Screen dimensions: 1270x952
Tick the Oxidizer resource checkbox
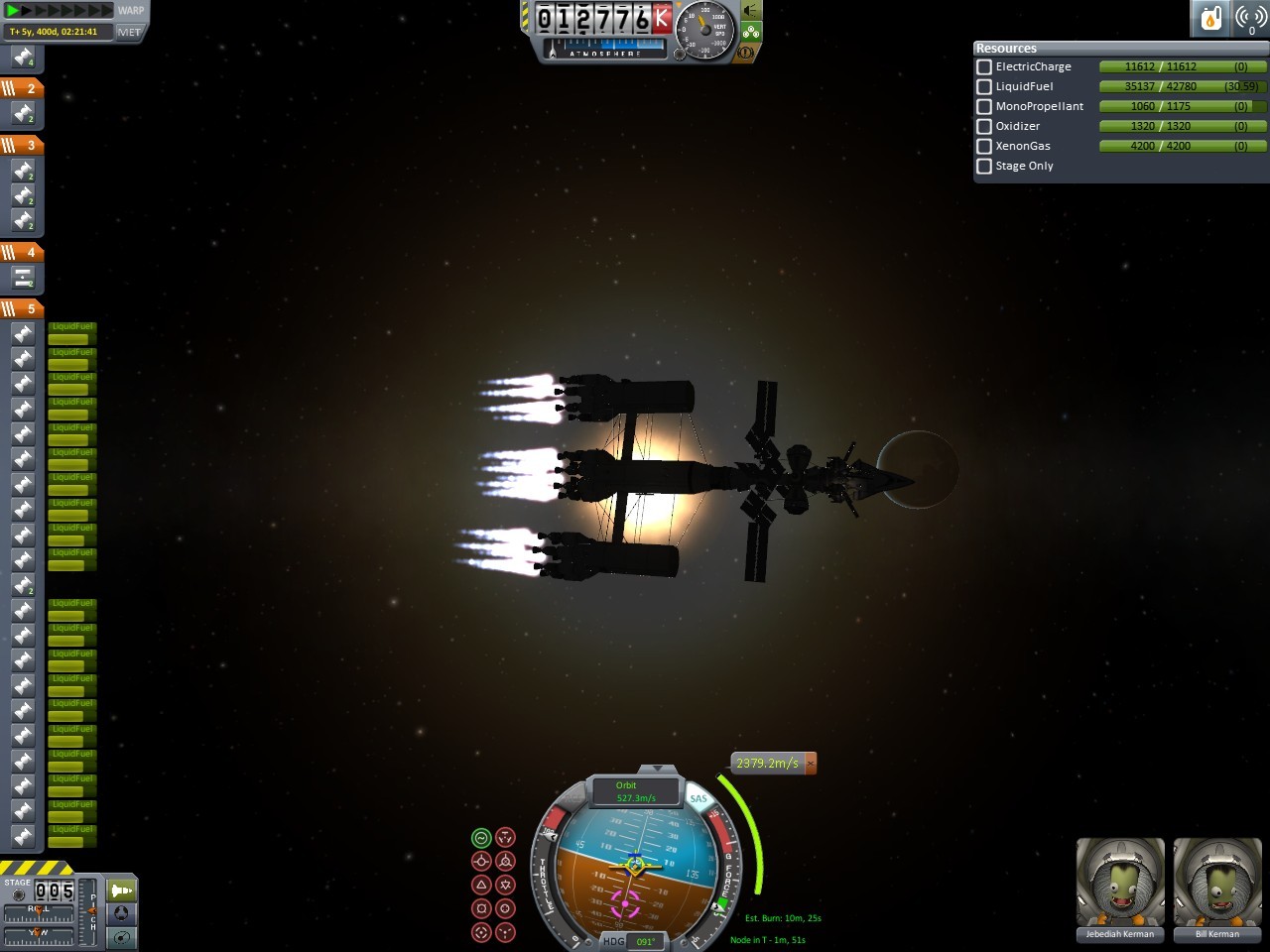click(x=984, y=127)
